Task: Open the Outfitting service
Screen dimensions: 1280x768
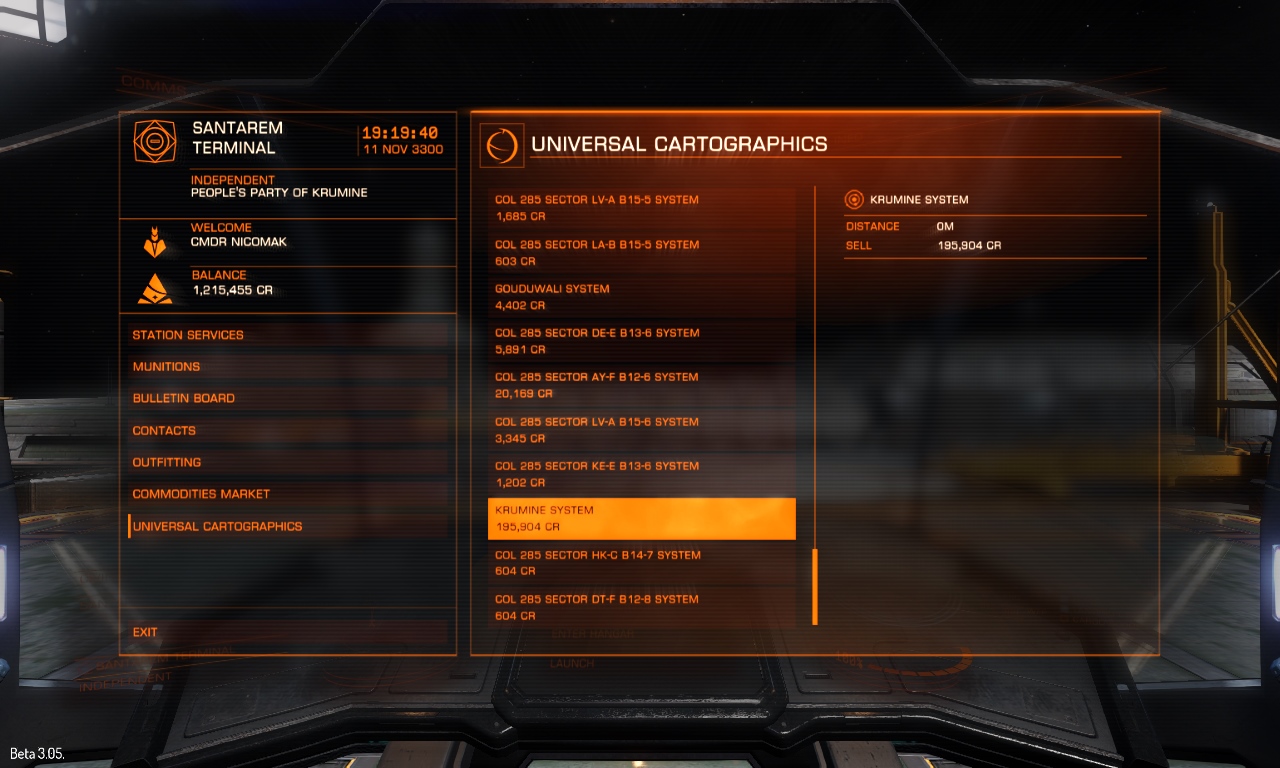Action: [167, 462]
